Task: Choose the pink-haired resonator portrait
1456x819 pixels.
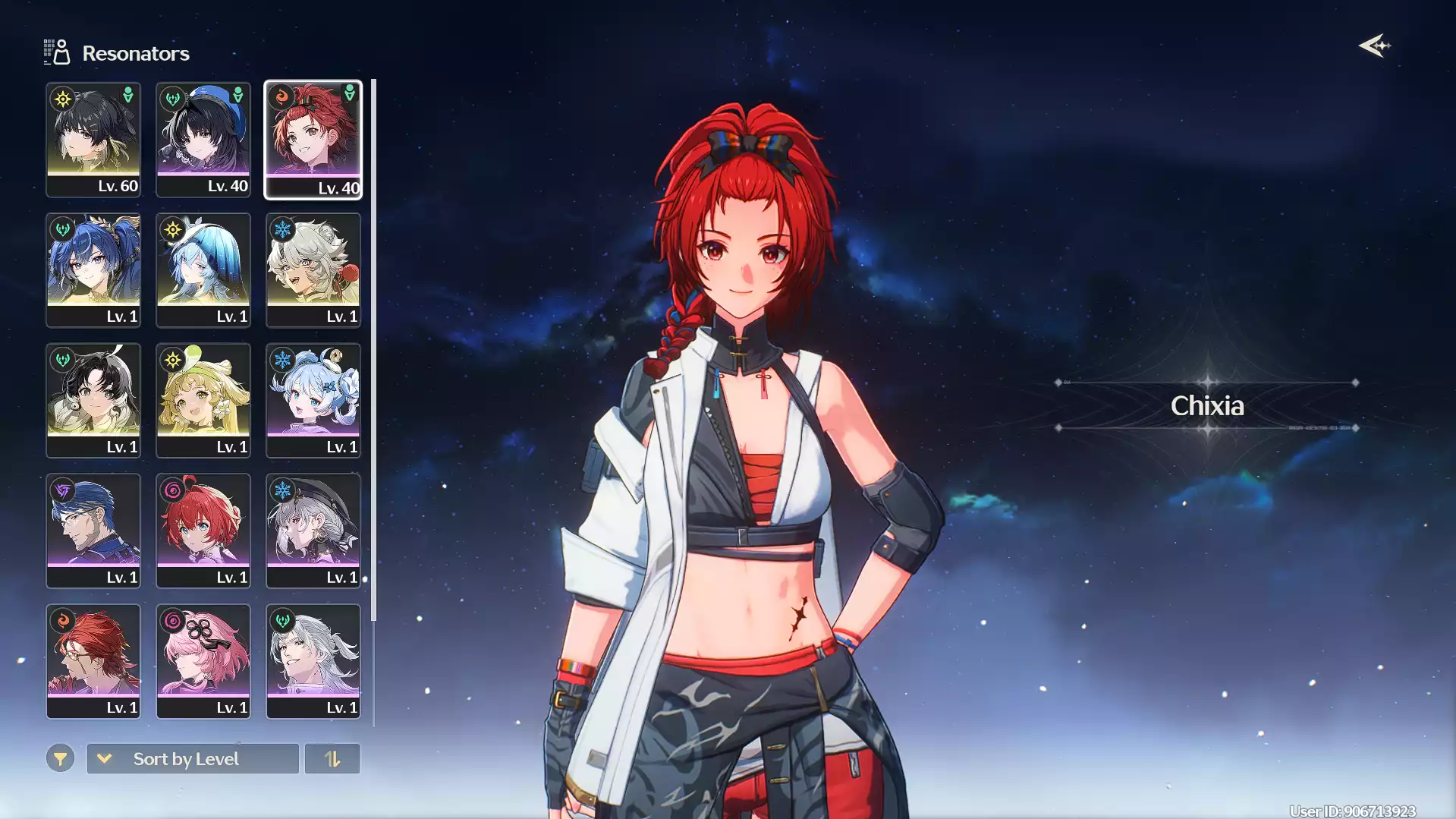Action: (x=203, y=661)
